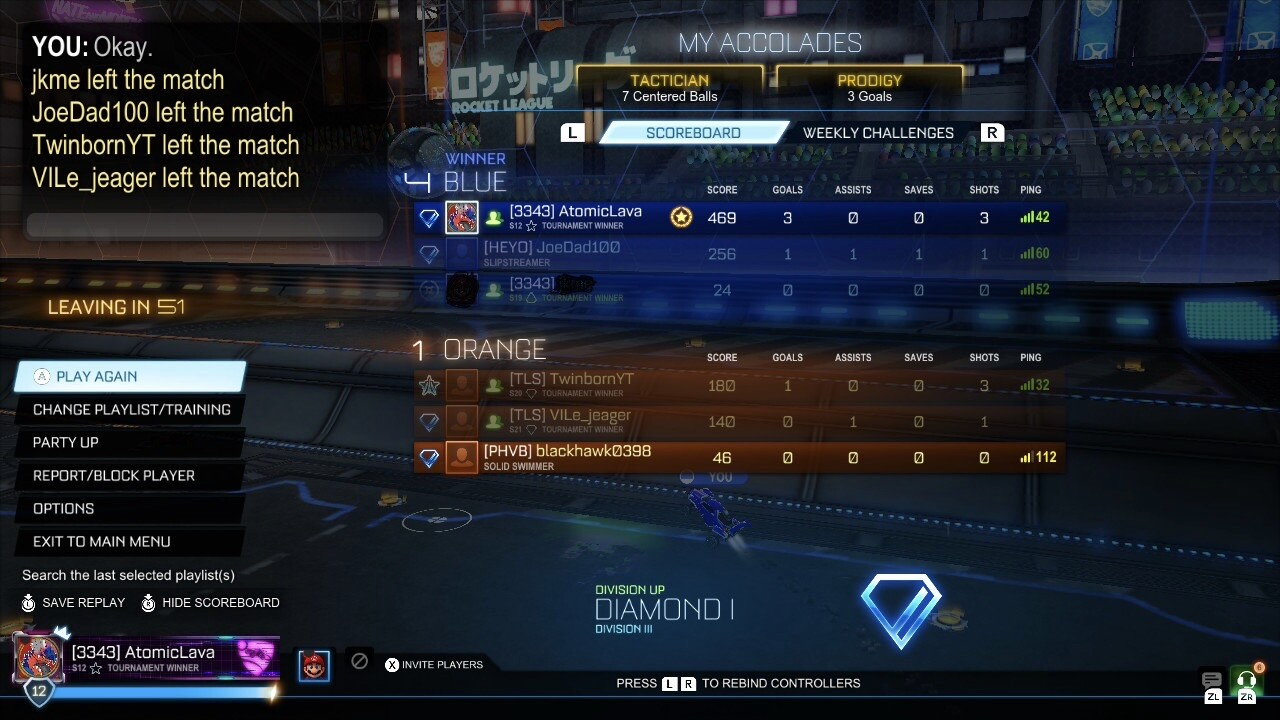Select blackhawk0398's avatar portrait
1280x720 pixels.
[x=461, y=458]
